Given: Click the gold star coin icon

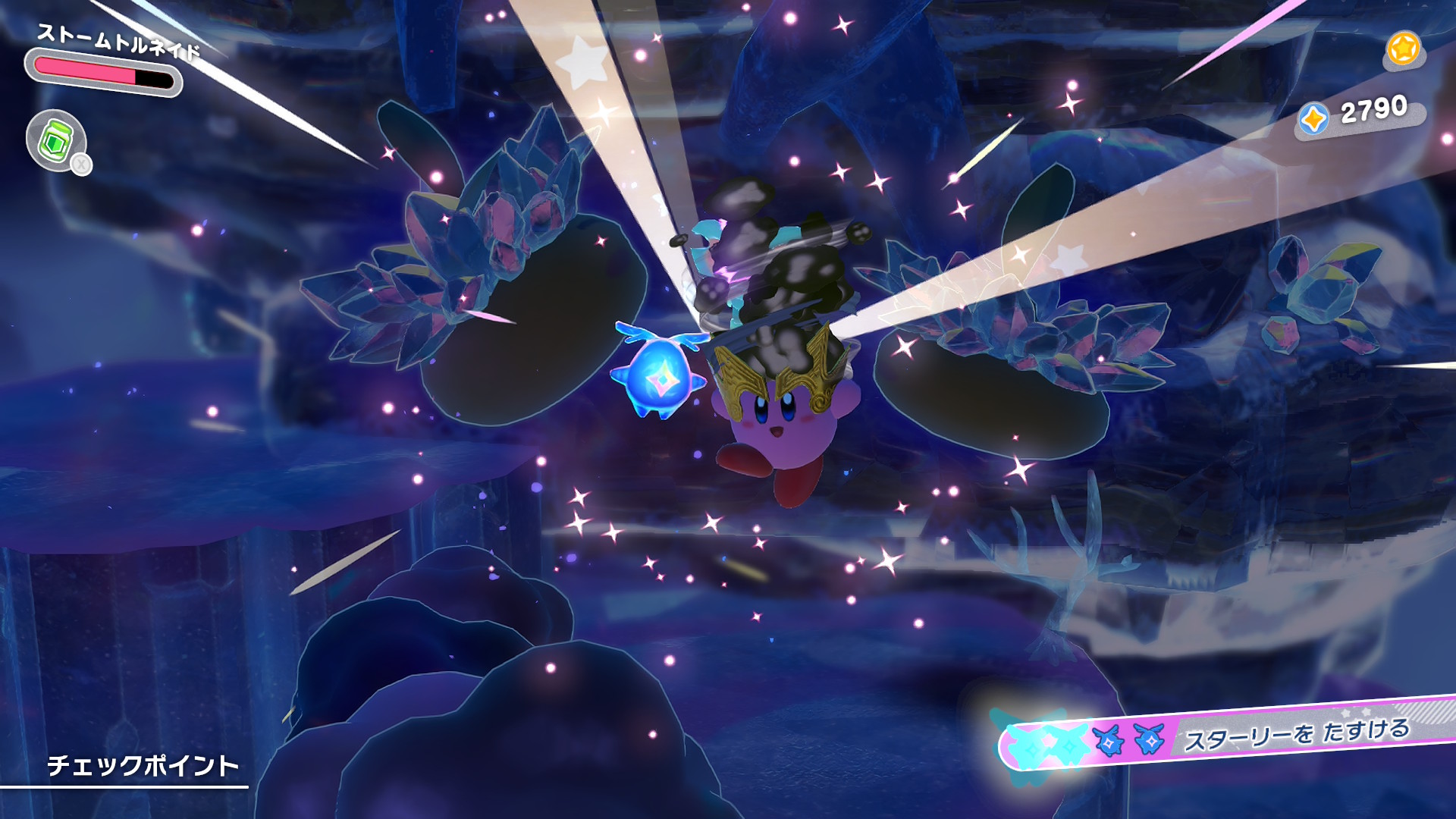Looking at the screenshot, I should click(1403, 49).
